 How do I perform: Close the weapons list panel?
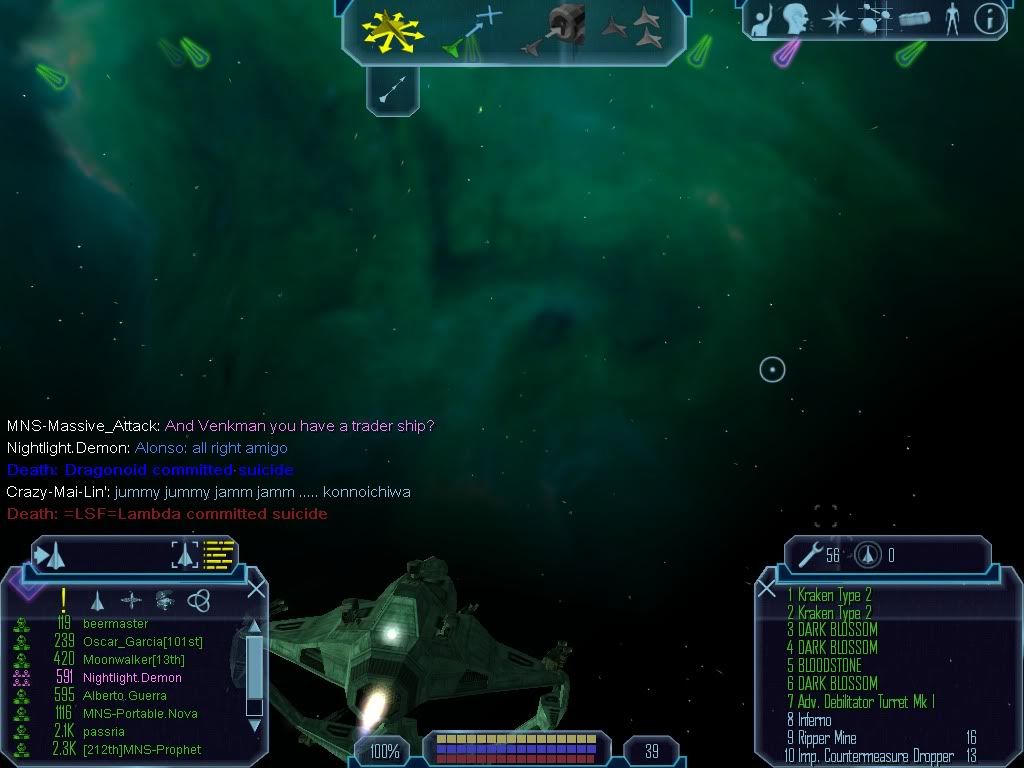click(x=767, y=589)
